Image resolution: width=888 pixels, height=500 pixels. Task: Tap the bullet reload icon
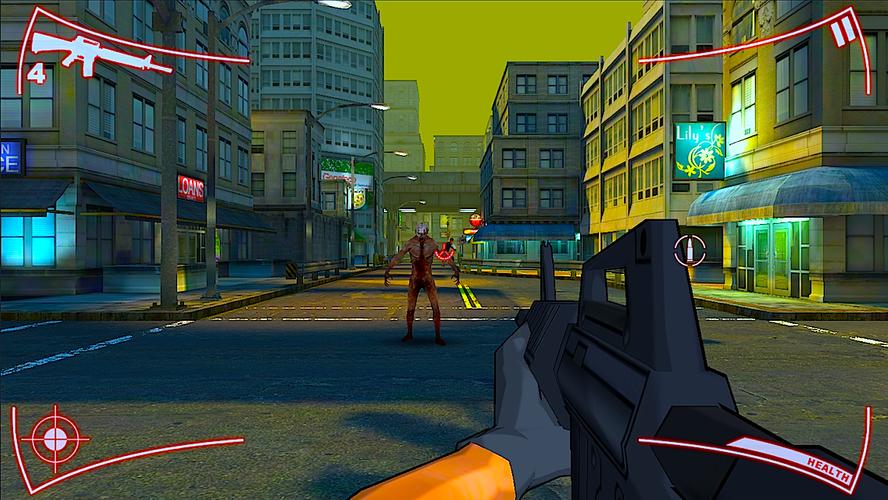pyautogui.click(x=689, y=251)
